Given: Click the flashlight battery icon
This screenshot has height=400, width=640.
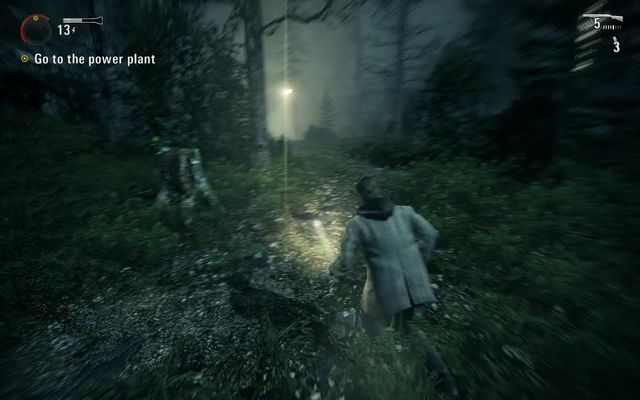Looking at the screenshot, I should click(x=80, y=19).
